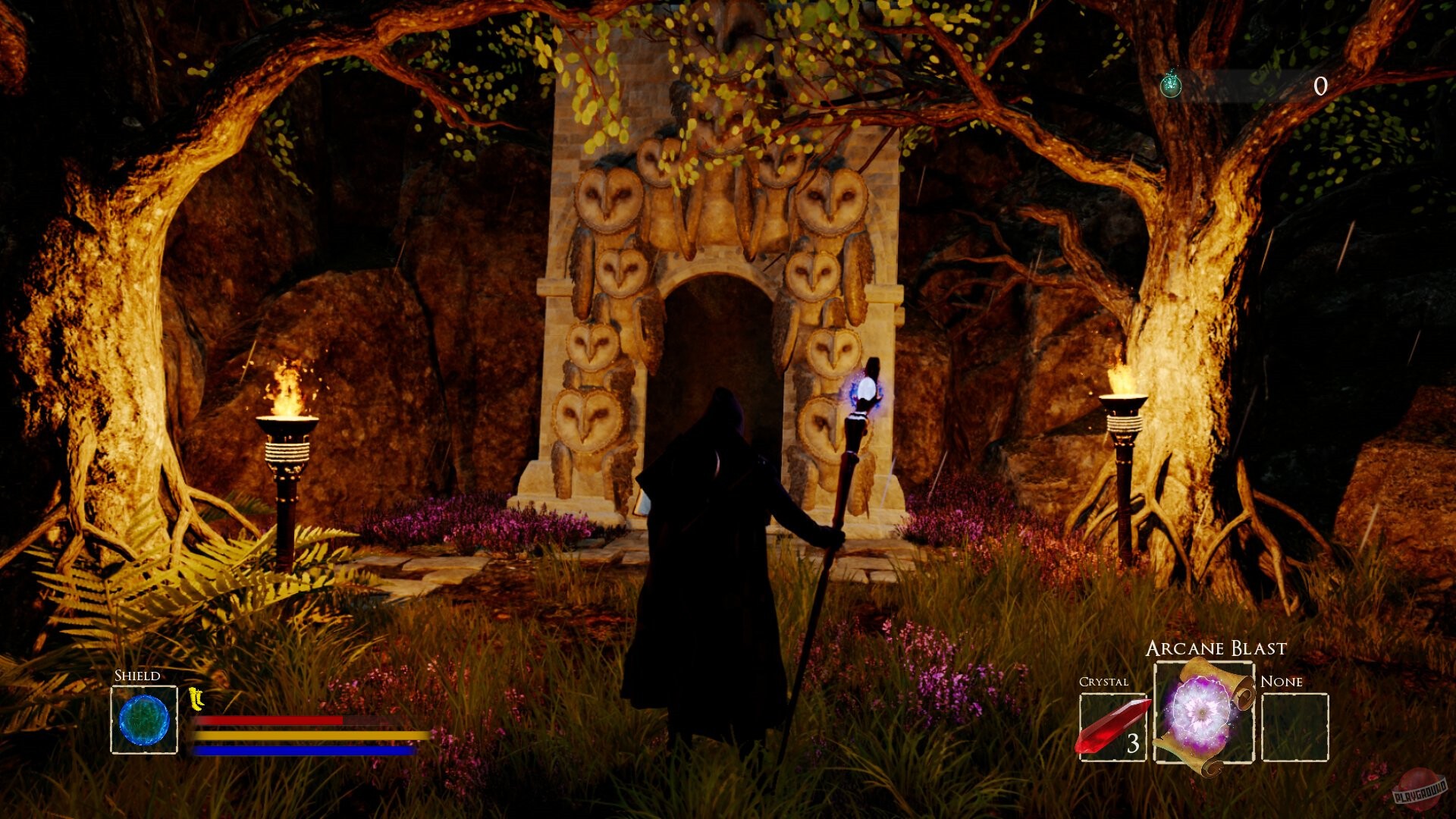The height and width of the screenshot is (819, 1456).
Task: Open the spell name dropdown above the scroll
Action: coord(1216,648)
